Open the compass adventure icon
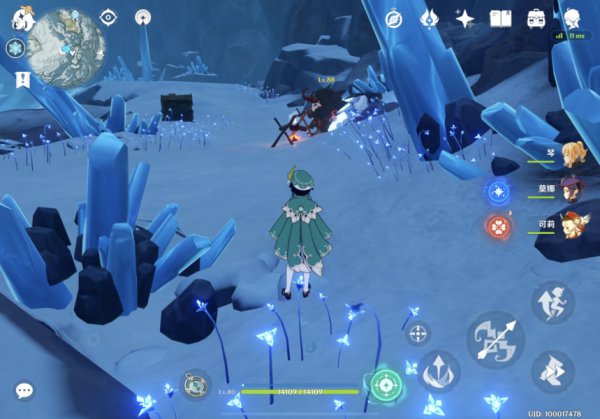This screenshot has height=419, width=600. 394,19
